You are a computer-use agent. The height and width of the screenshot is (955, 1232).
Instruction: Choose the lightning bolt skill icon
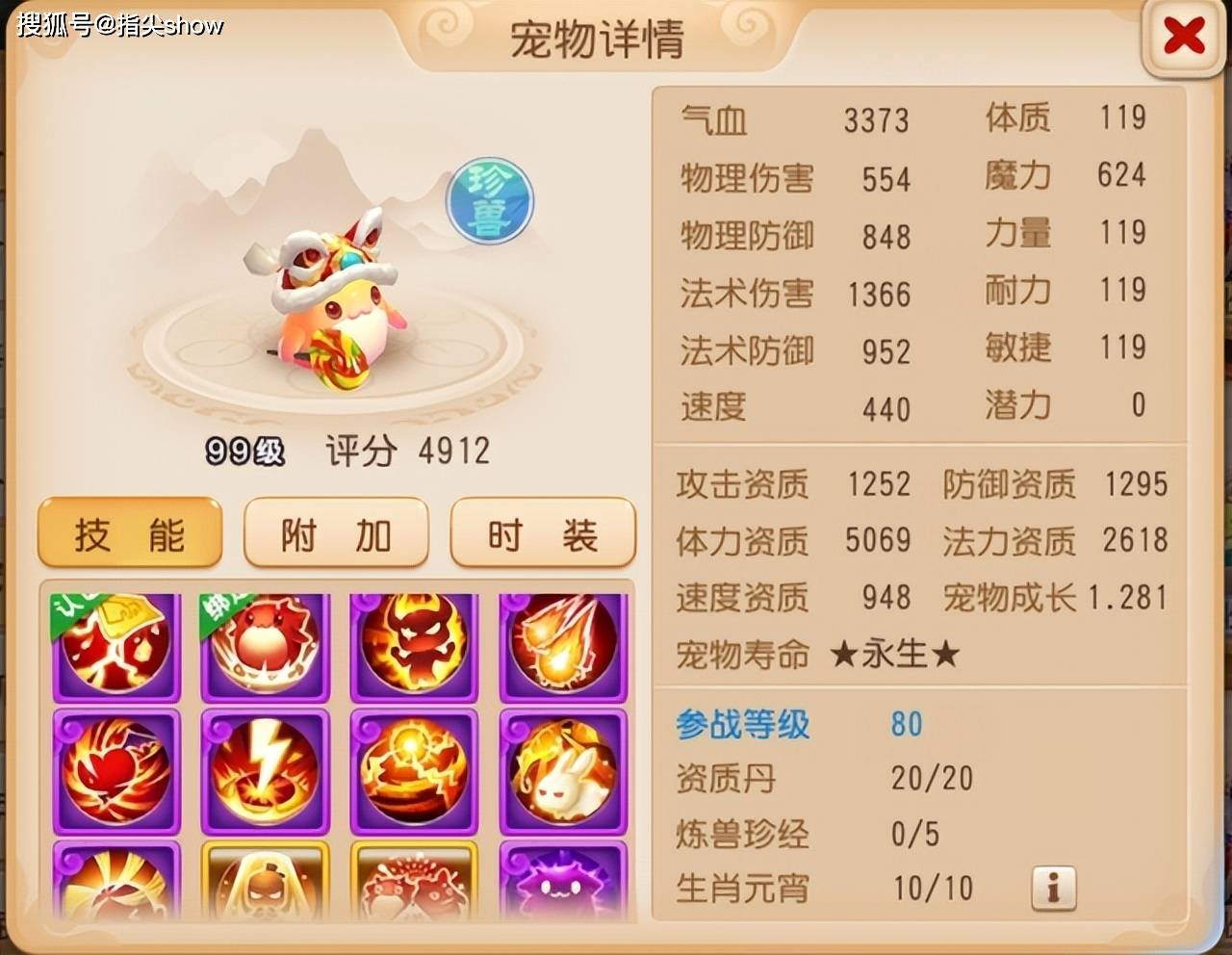pos(265,770)
